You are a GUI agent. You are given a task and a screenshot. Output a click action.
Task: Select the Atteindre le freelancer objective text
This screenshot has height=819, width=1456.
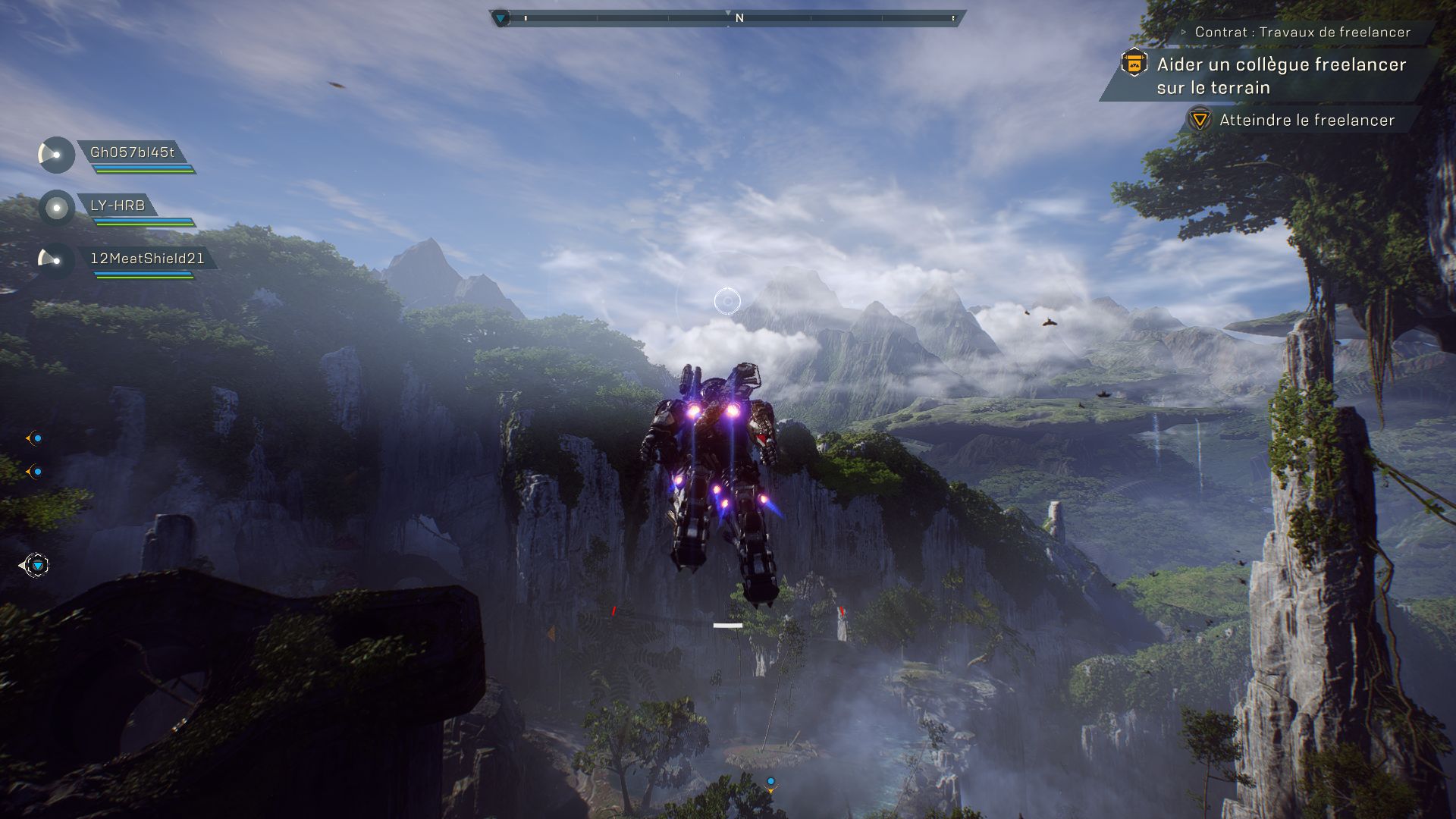tap(1307, 120)
